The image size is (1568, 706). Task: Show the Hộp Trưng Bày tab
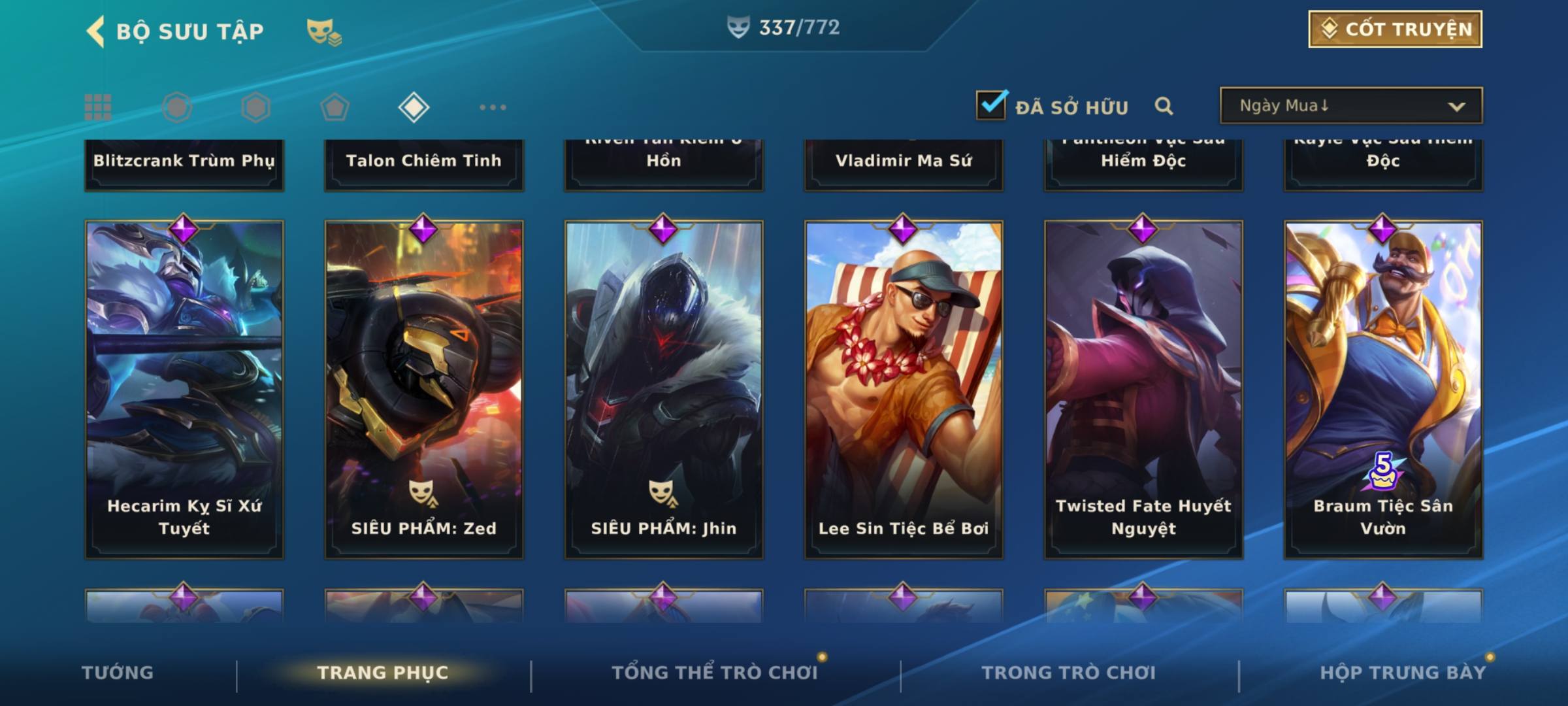[x=1403, y=673]
